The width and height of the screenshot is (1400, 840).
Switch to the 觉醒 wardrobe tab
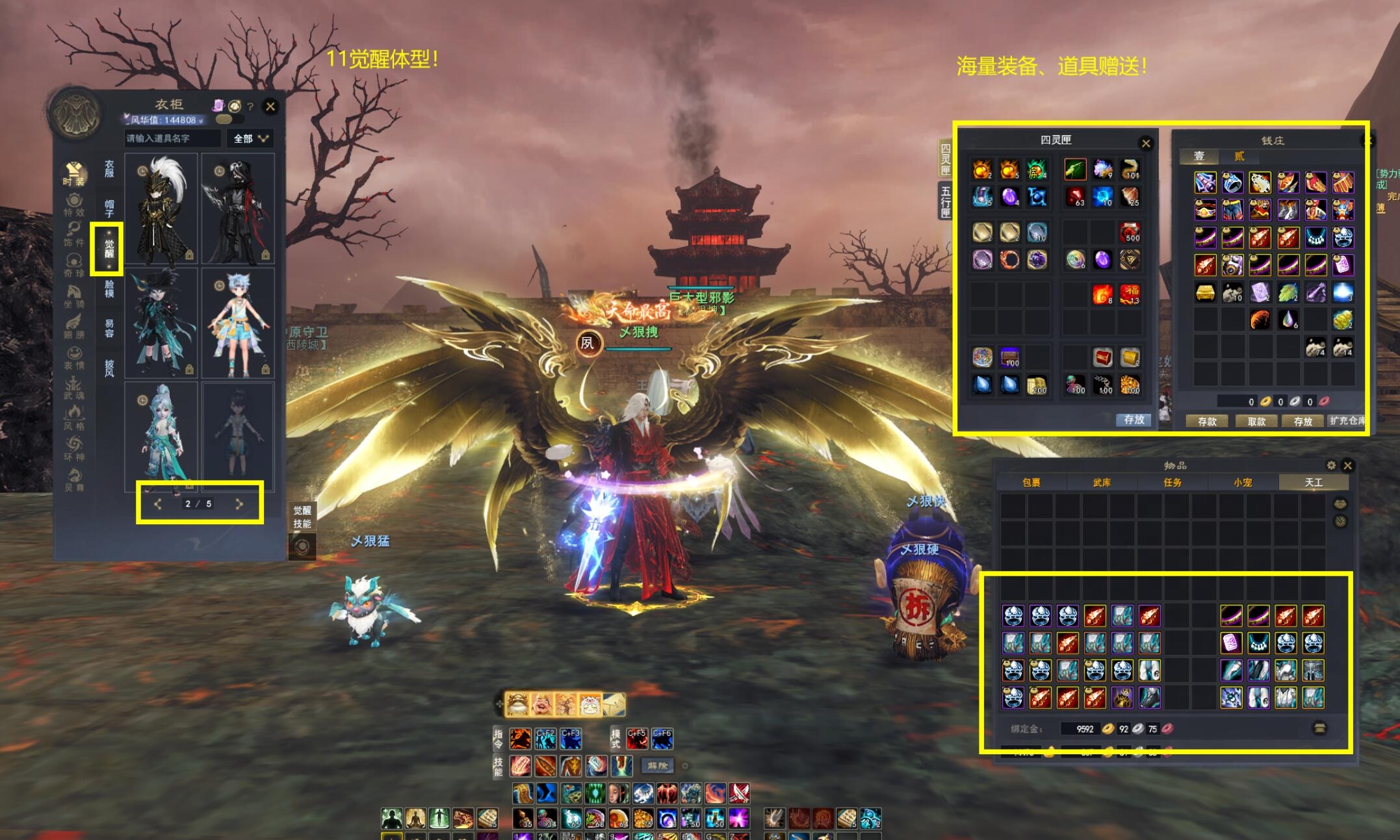109,248
